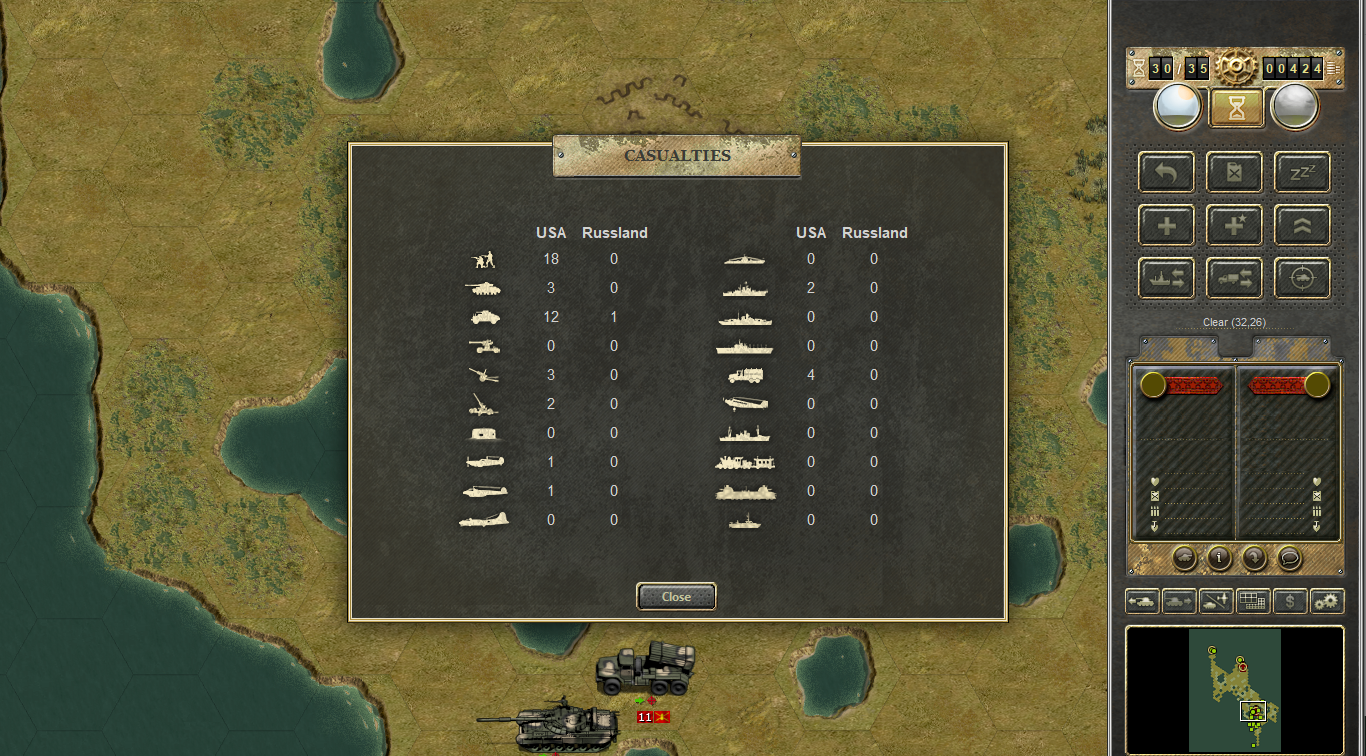
Task: Click the ZZZ sleep unit button
Action: coord(1302,171)
